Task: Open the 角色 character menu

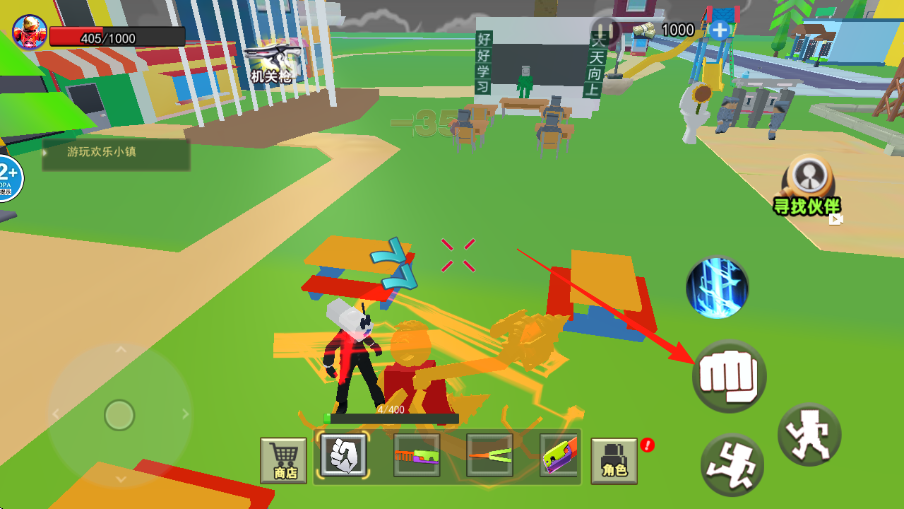Action: click(x=615, y=460)
